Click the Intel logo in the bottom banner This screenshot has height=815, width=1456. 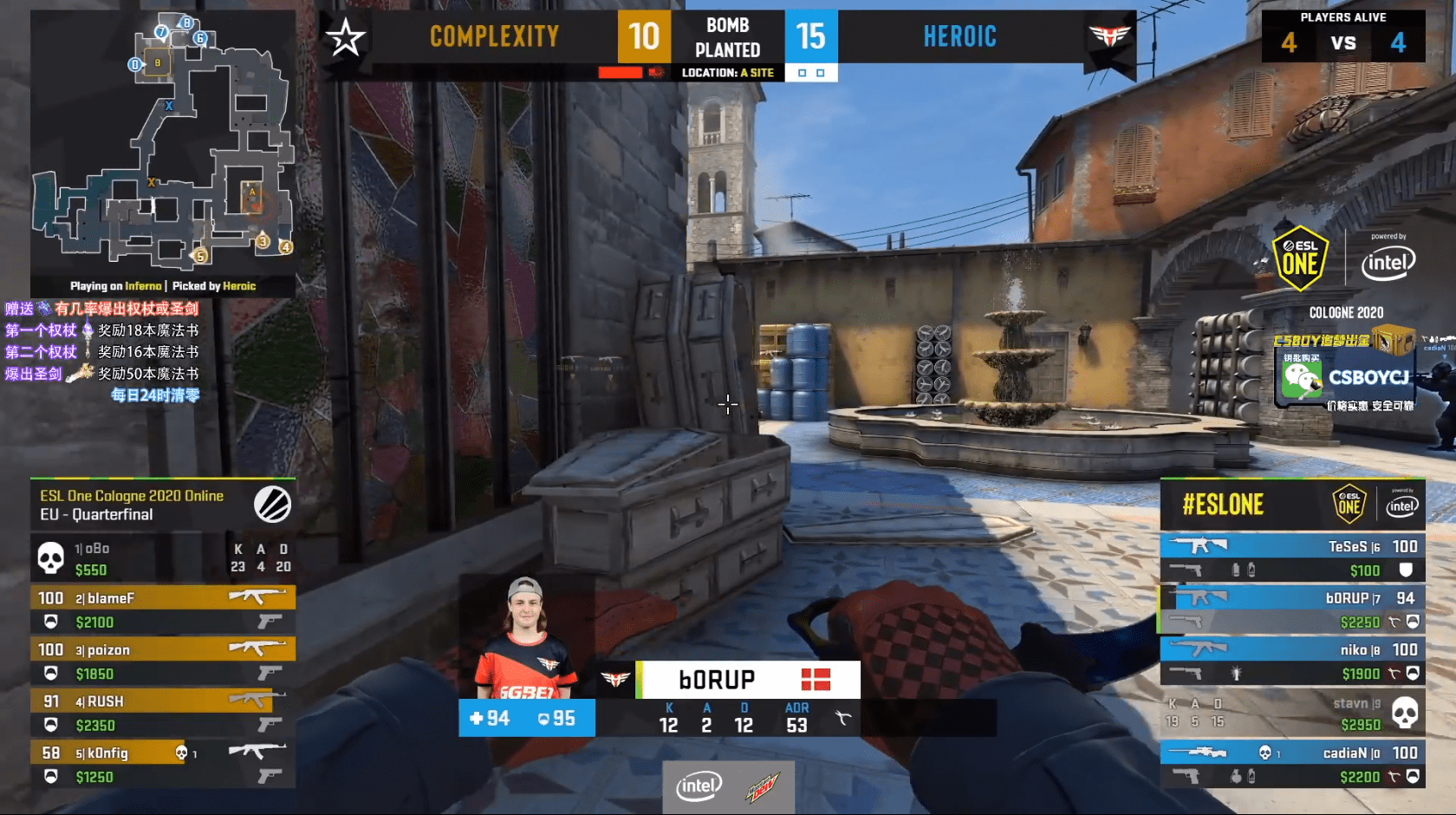click(700, 786)
